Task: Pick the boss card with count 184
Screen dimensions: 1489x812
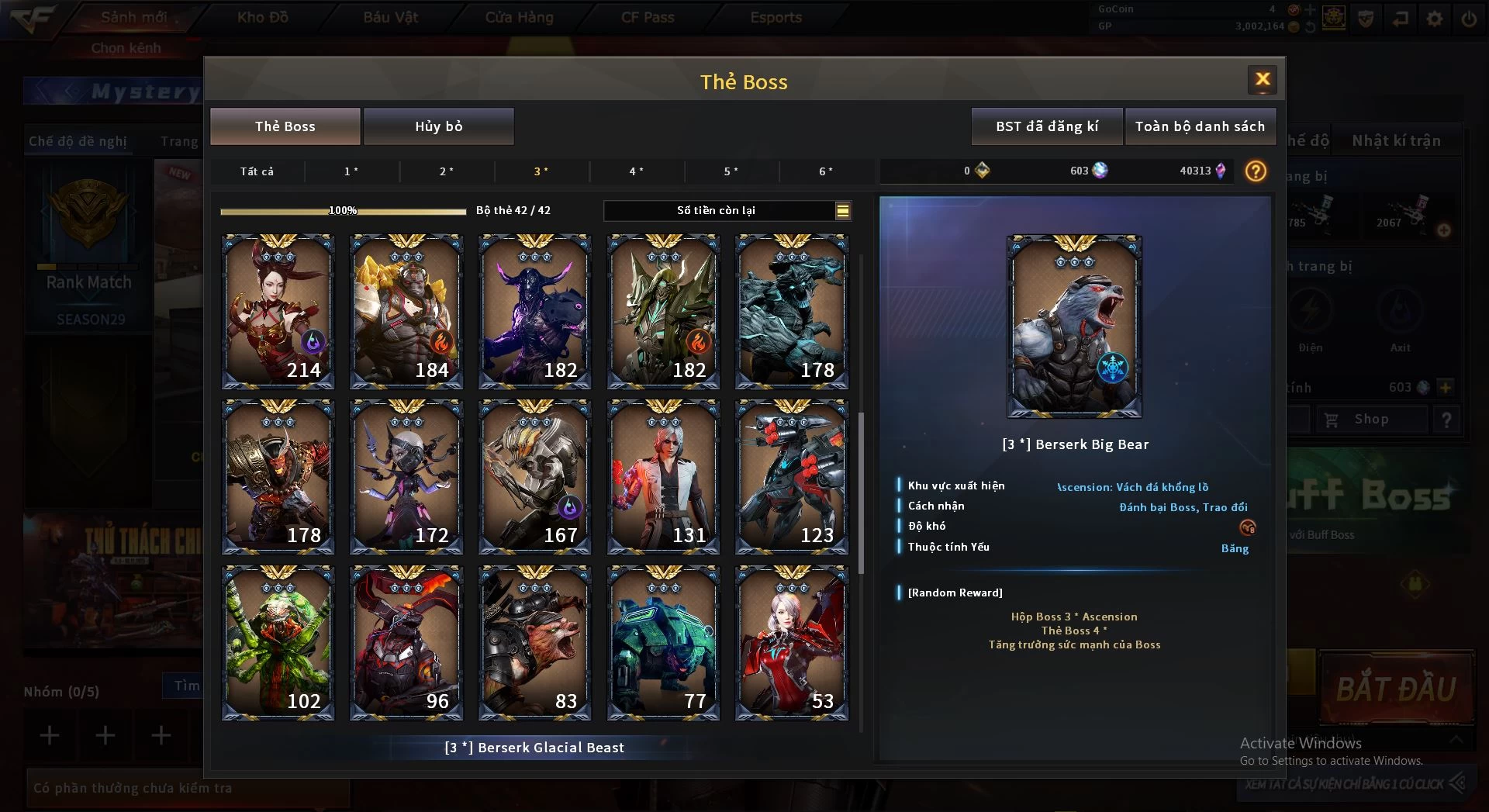Action: [x=406, y=312]
